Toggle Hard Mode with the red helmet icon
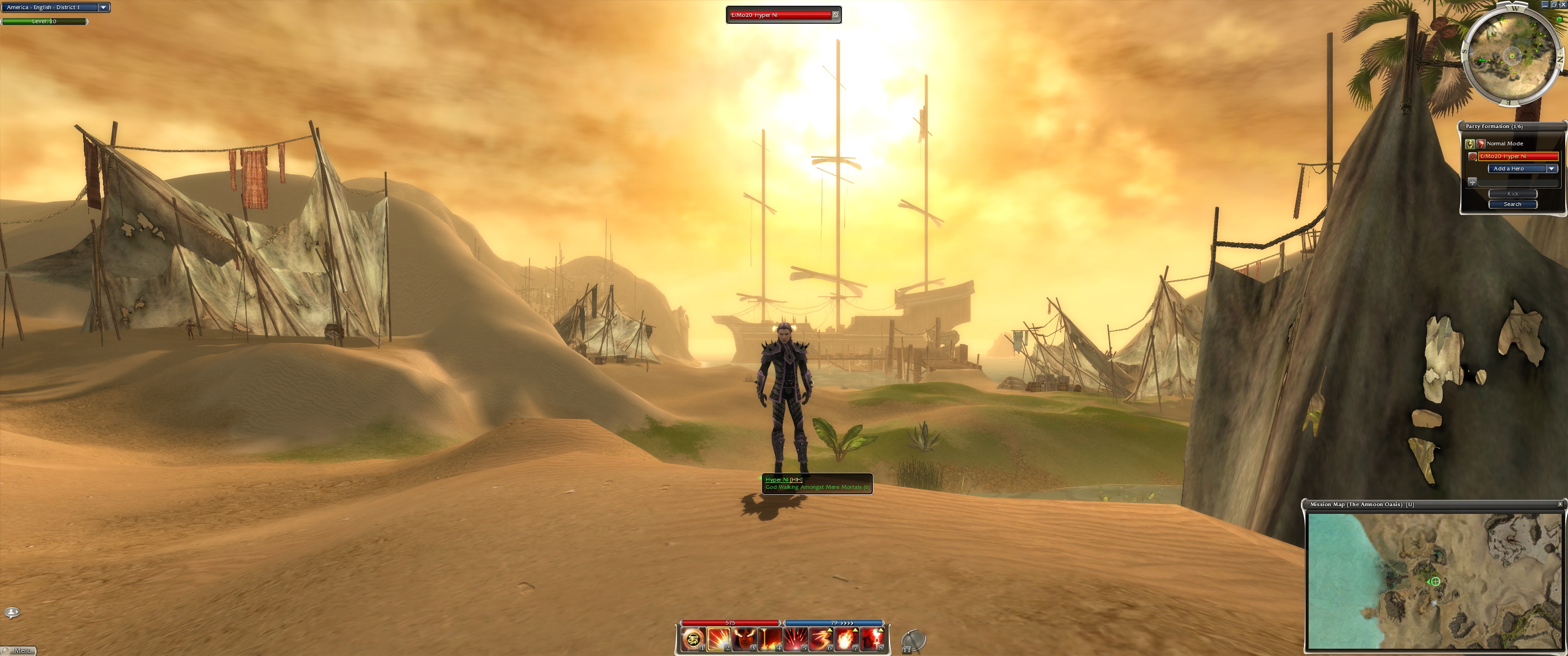The image size is (1568, 656). click(1481, 143)
